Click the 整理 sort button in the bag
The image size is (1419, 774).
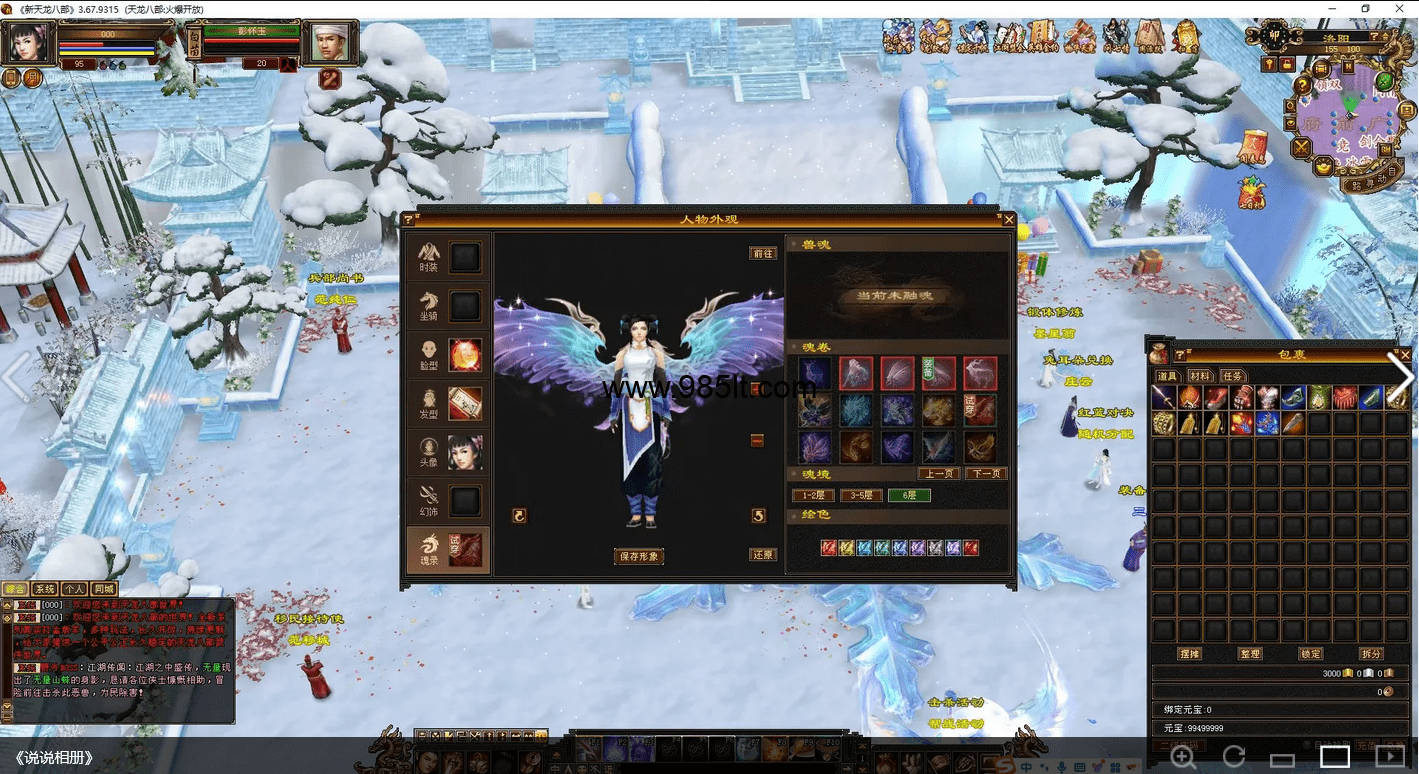click(1250, 654)
